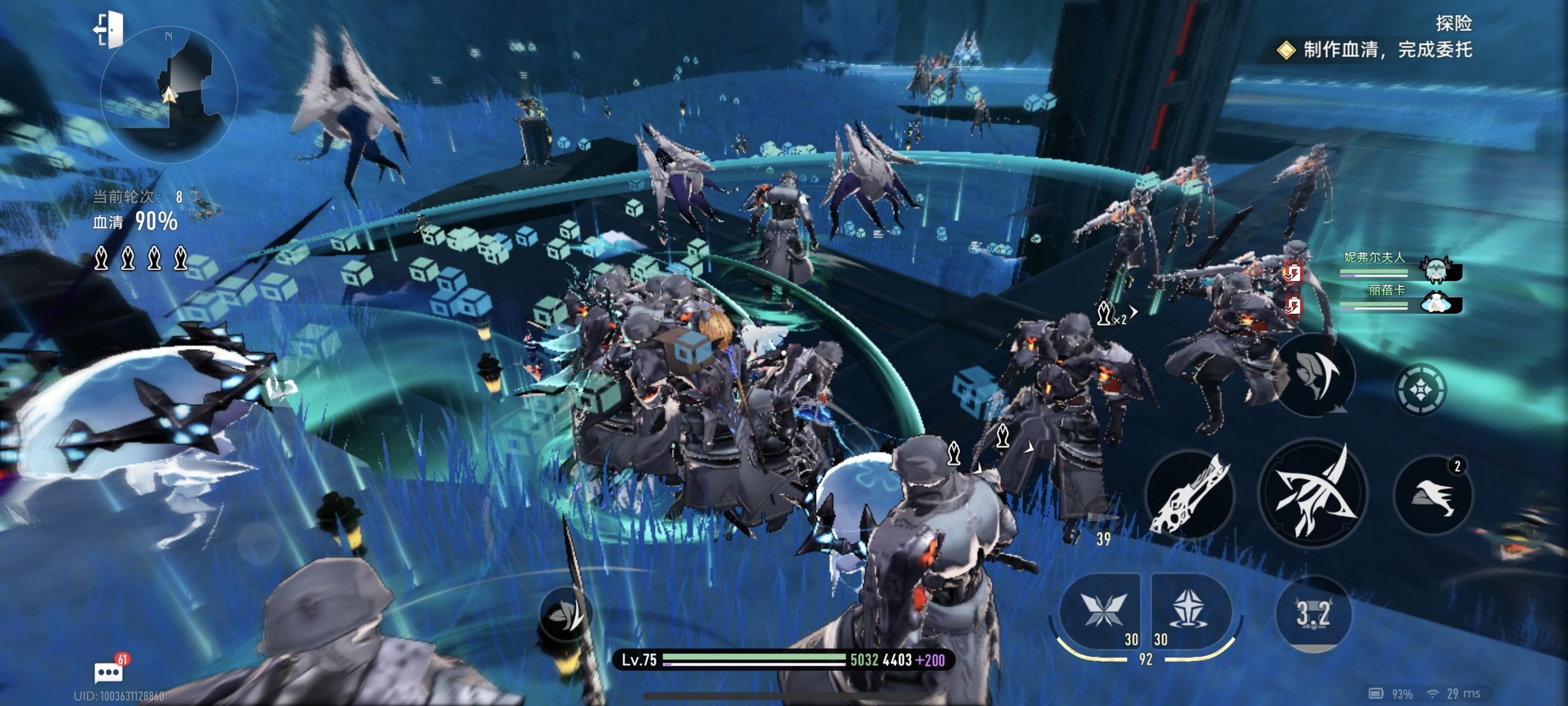Tap the leaf-swirl button above the dash

(1315, 376)
